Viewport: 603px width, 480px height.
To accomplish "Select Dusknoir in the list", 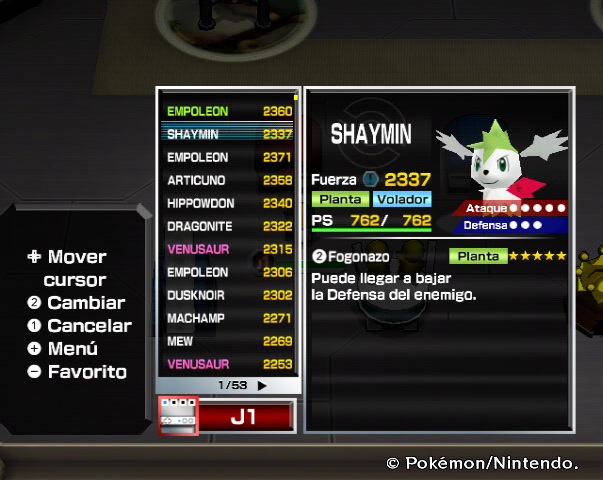I will tap(229, 295).
